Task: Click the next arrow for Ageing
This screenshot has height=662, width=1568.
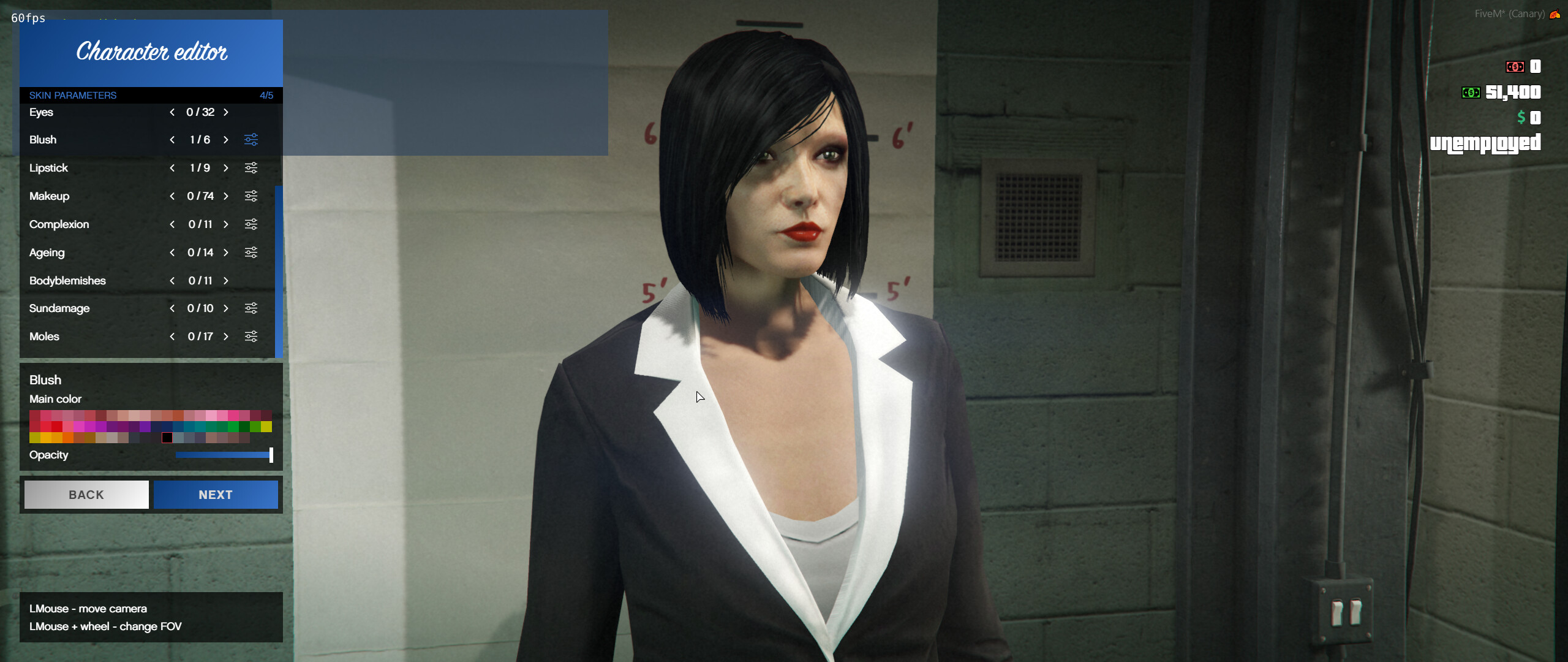Action: (x=225, y=252)
